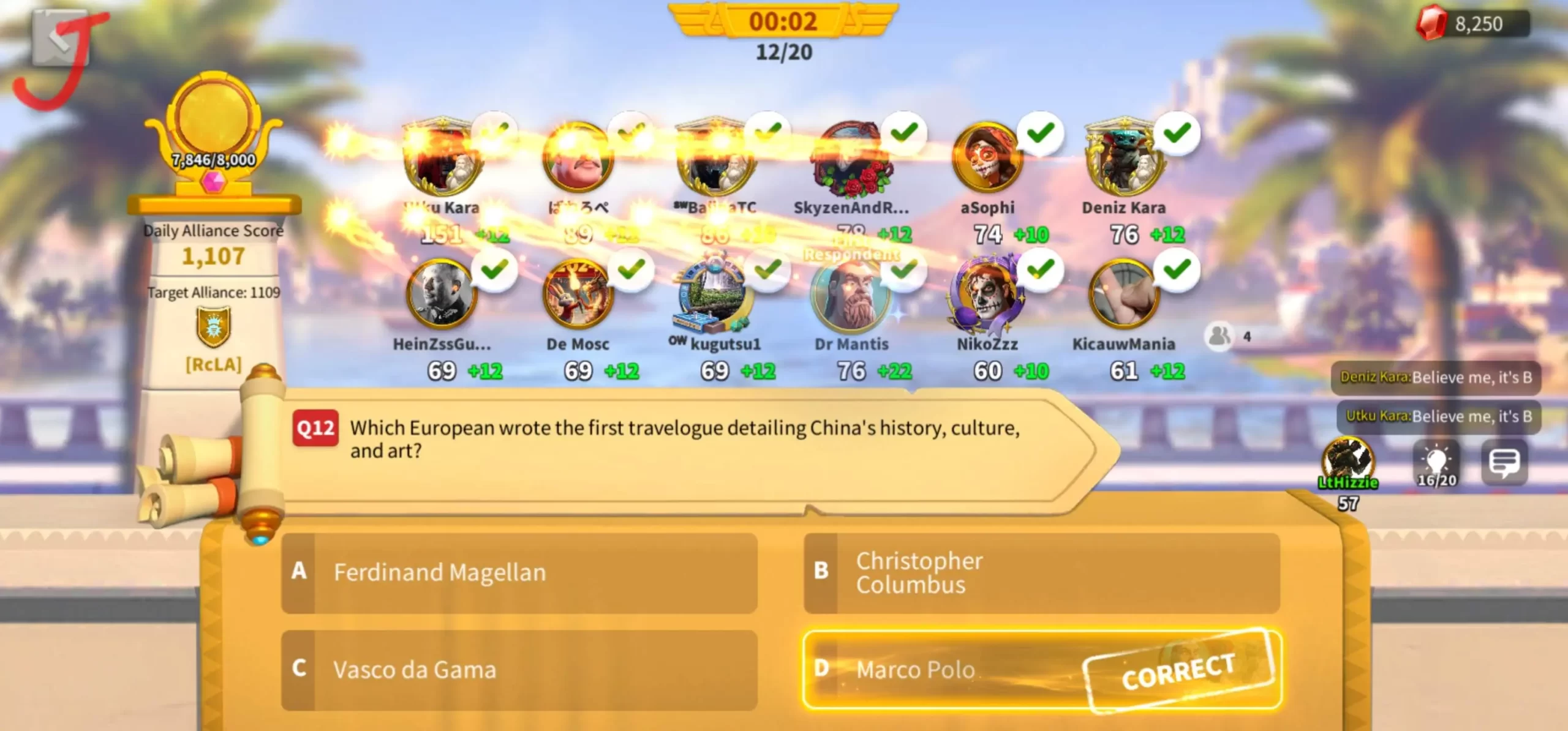Image resolution: width=1568 pixels, height=731 pixels.
Task: View LtHizzie's player avatar
Action: click(x=1347, y=460)
